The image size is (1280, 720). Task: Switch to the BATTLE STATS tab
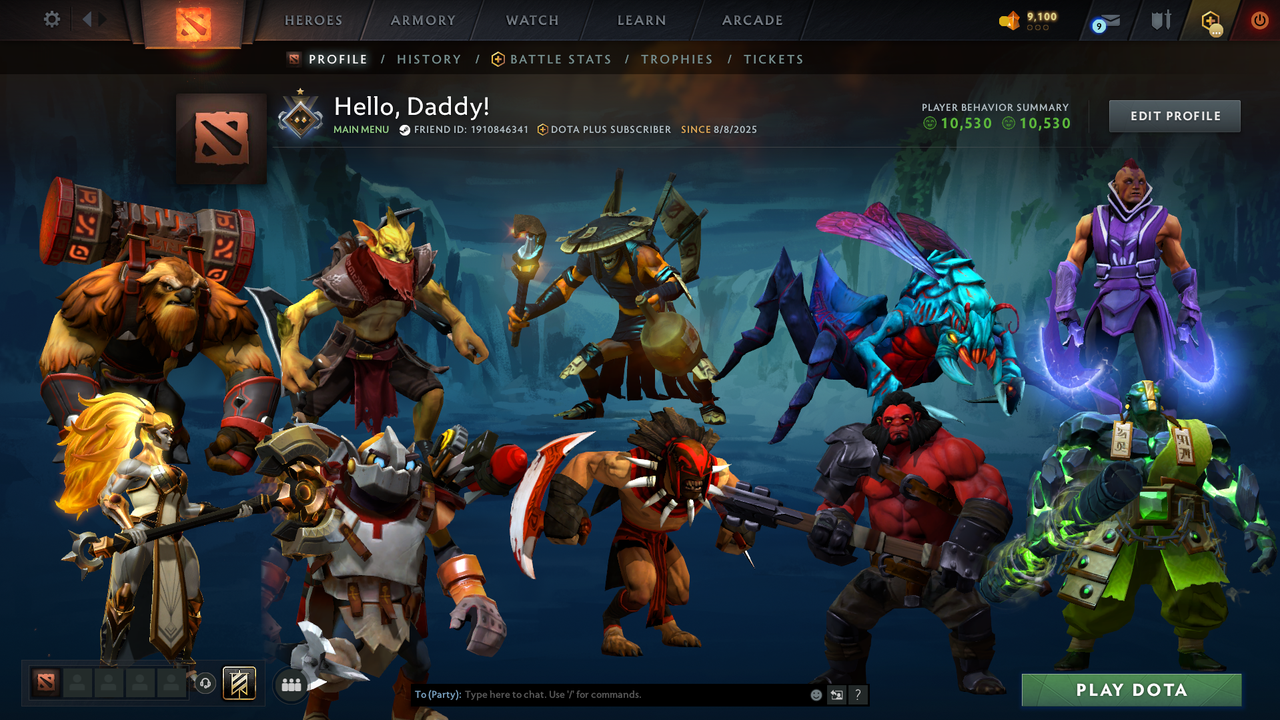560,59
